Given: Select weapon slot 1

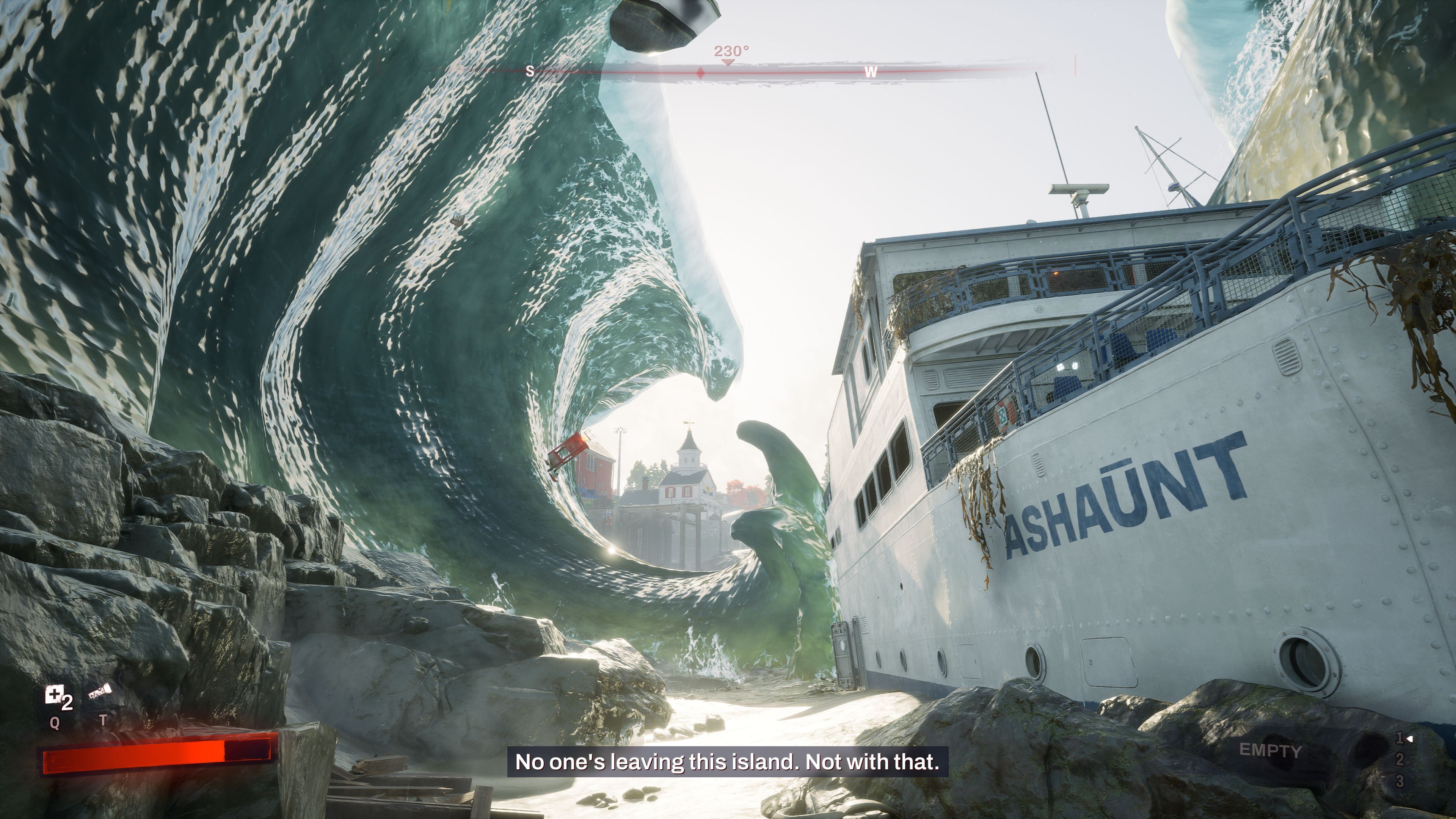Looking at the screenshot, I should click(x=1400, y=738).
